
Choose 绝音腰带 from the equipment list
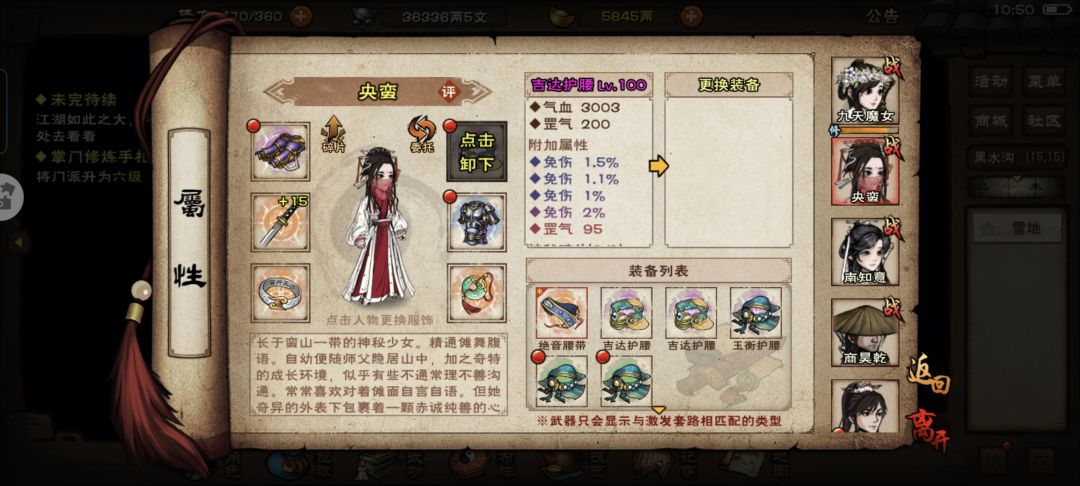561,313
